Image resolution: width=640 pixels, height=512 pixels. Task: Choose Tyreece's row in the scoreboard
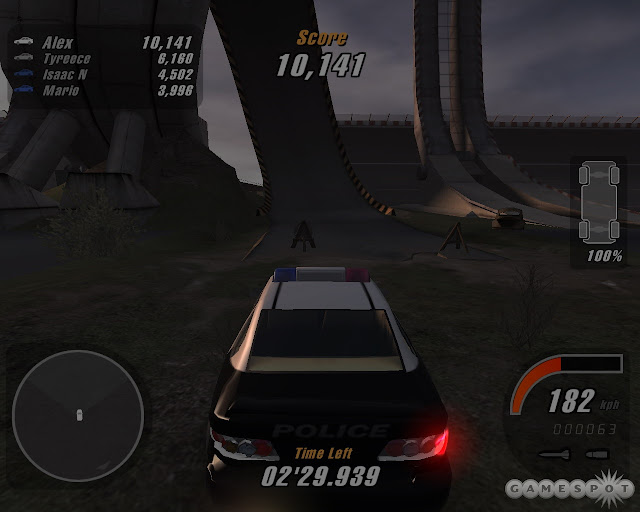point(101,59)
